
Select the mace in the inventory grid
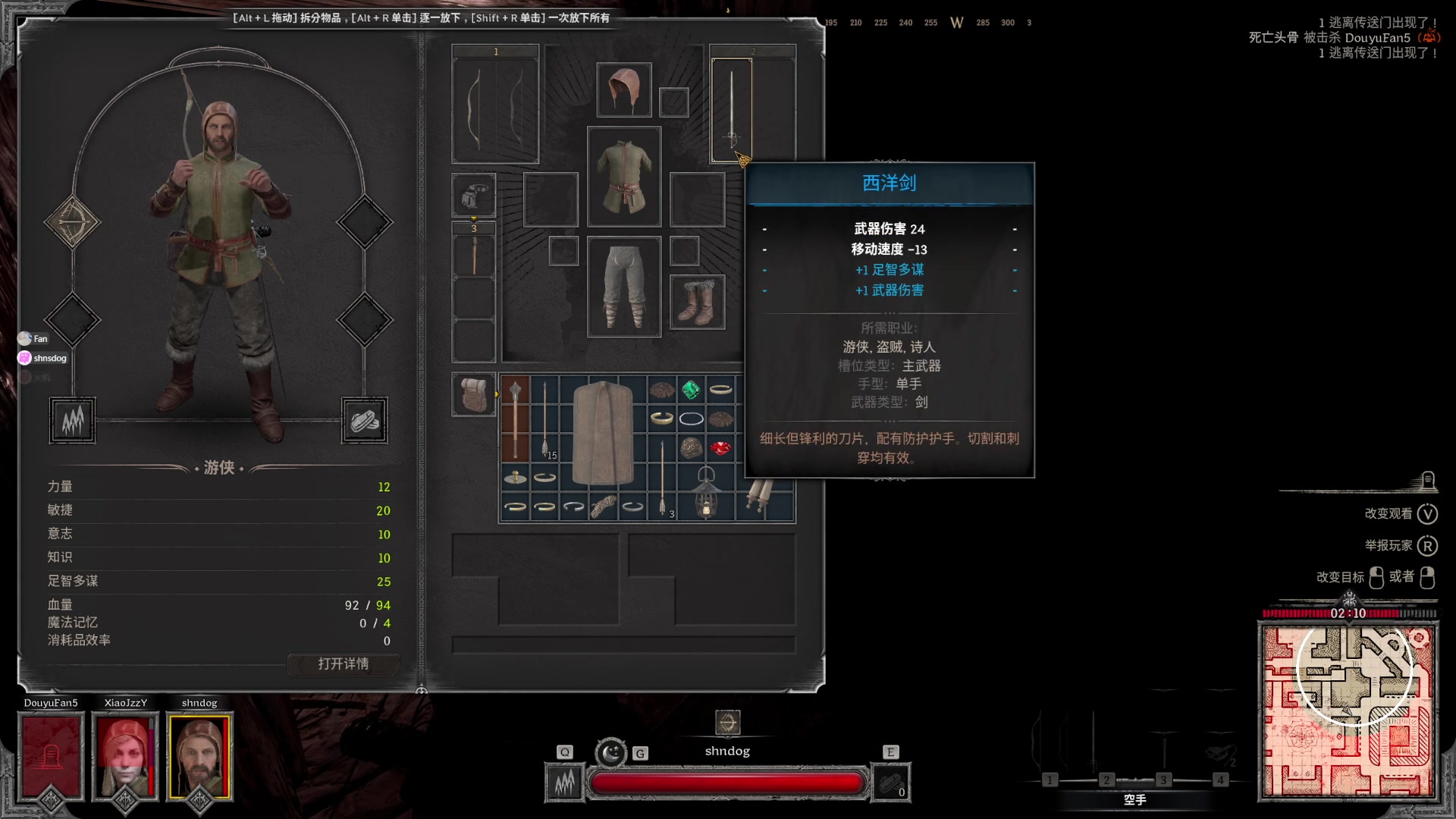(x=515, y=419)
